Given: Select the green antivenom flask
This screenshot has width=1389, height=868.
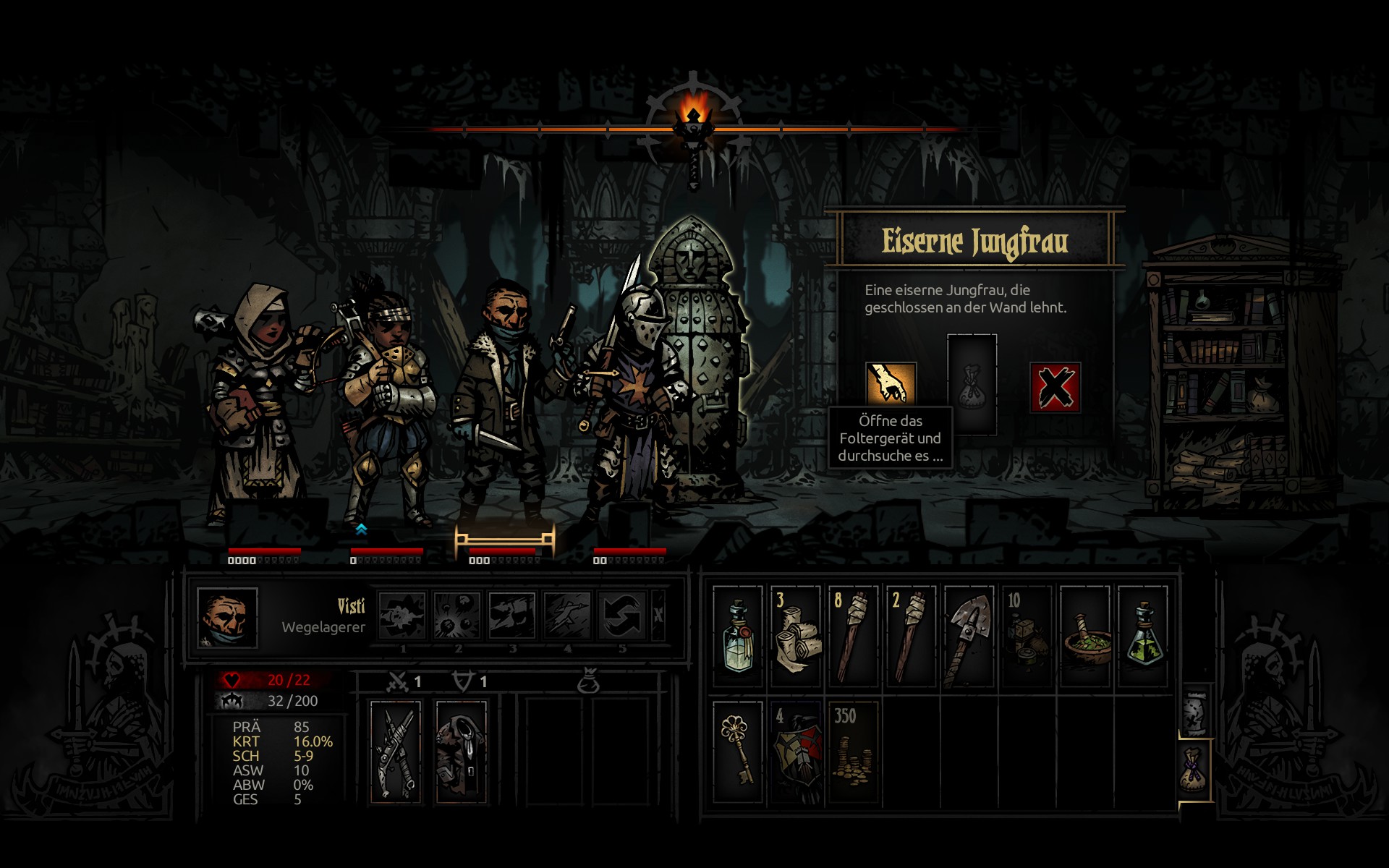Looking at the screenshot, I should click(x=1143, y=636).
